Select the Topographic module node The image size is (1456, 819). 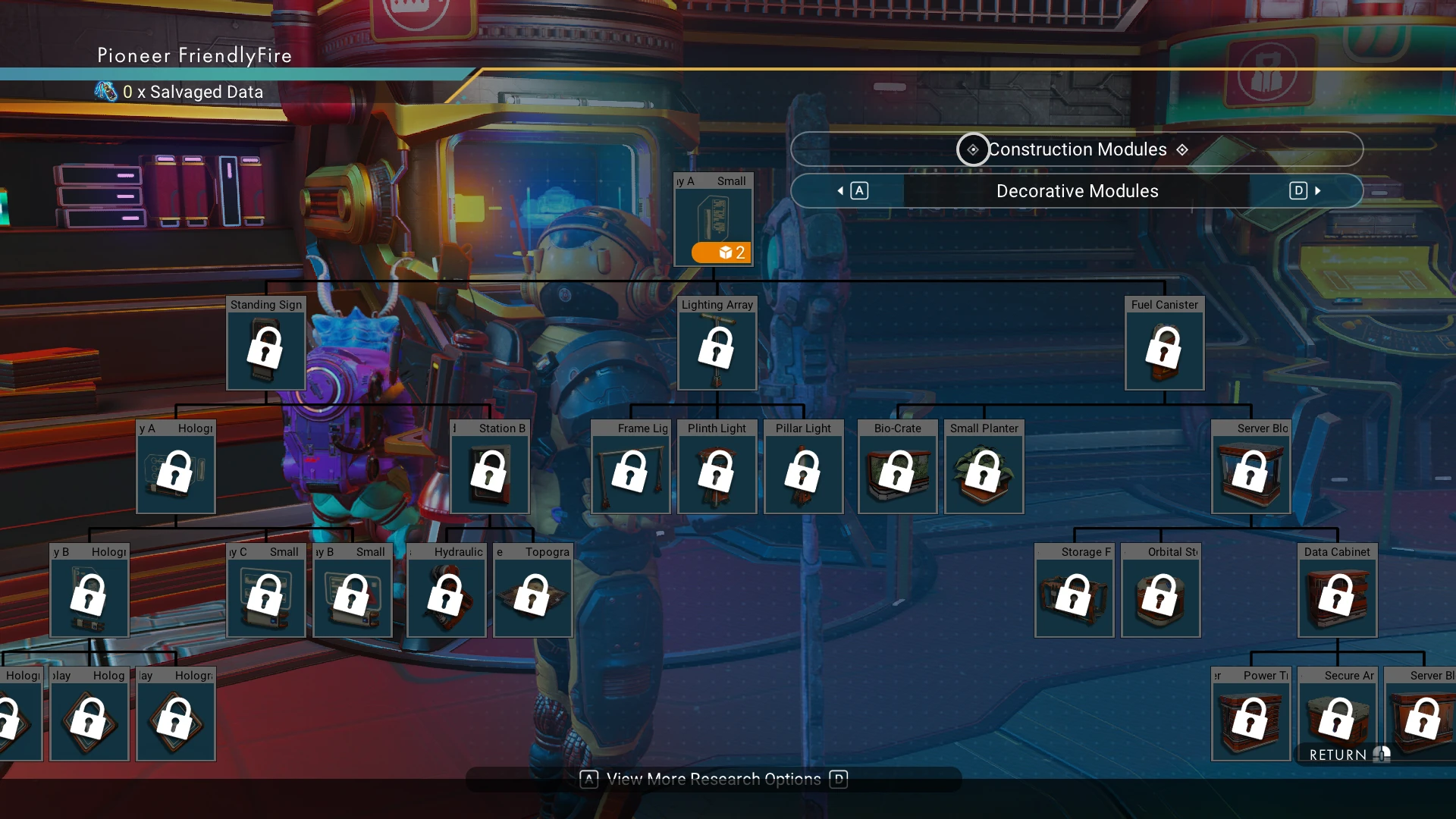(533, 591)
